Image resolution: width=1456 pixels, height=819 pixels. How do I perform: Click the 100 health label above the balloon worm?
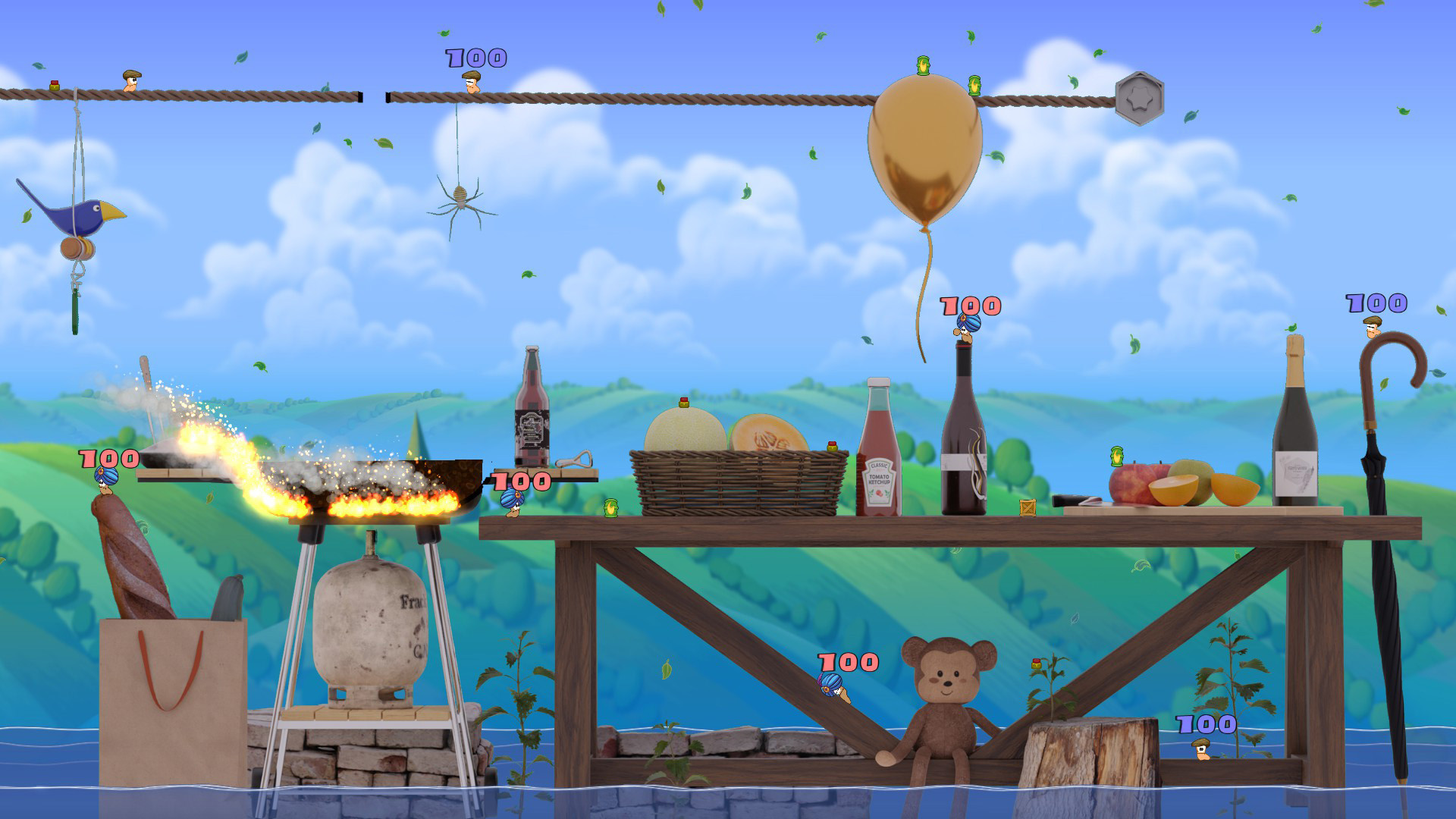click(x=968, y=306)
